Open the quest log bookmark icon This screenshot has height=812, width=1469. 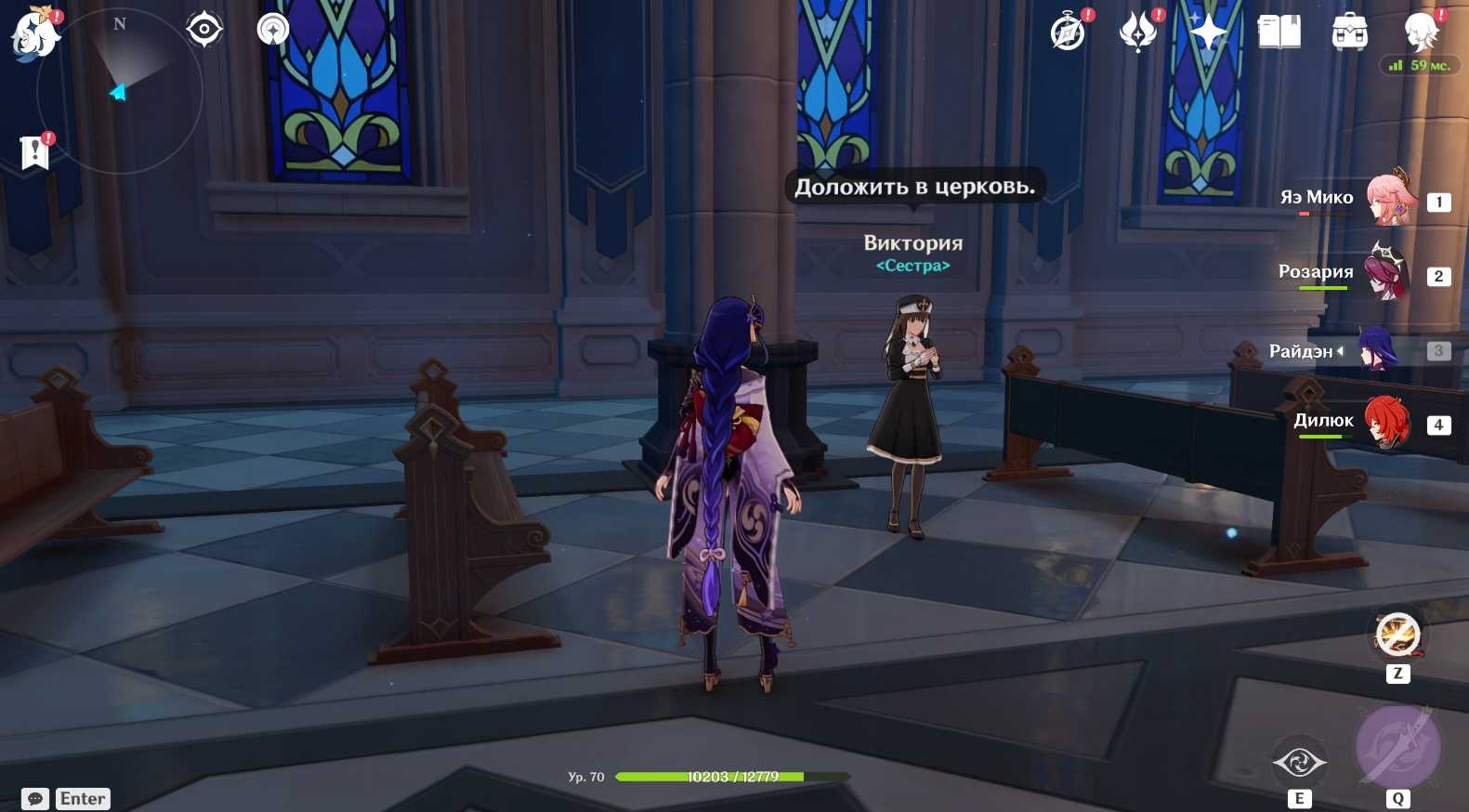pyautogui.click(x=34, y=151)
